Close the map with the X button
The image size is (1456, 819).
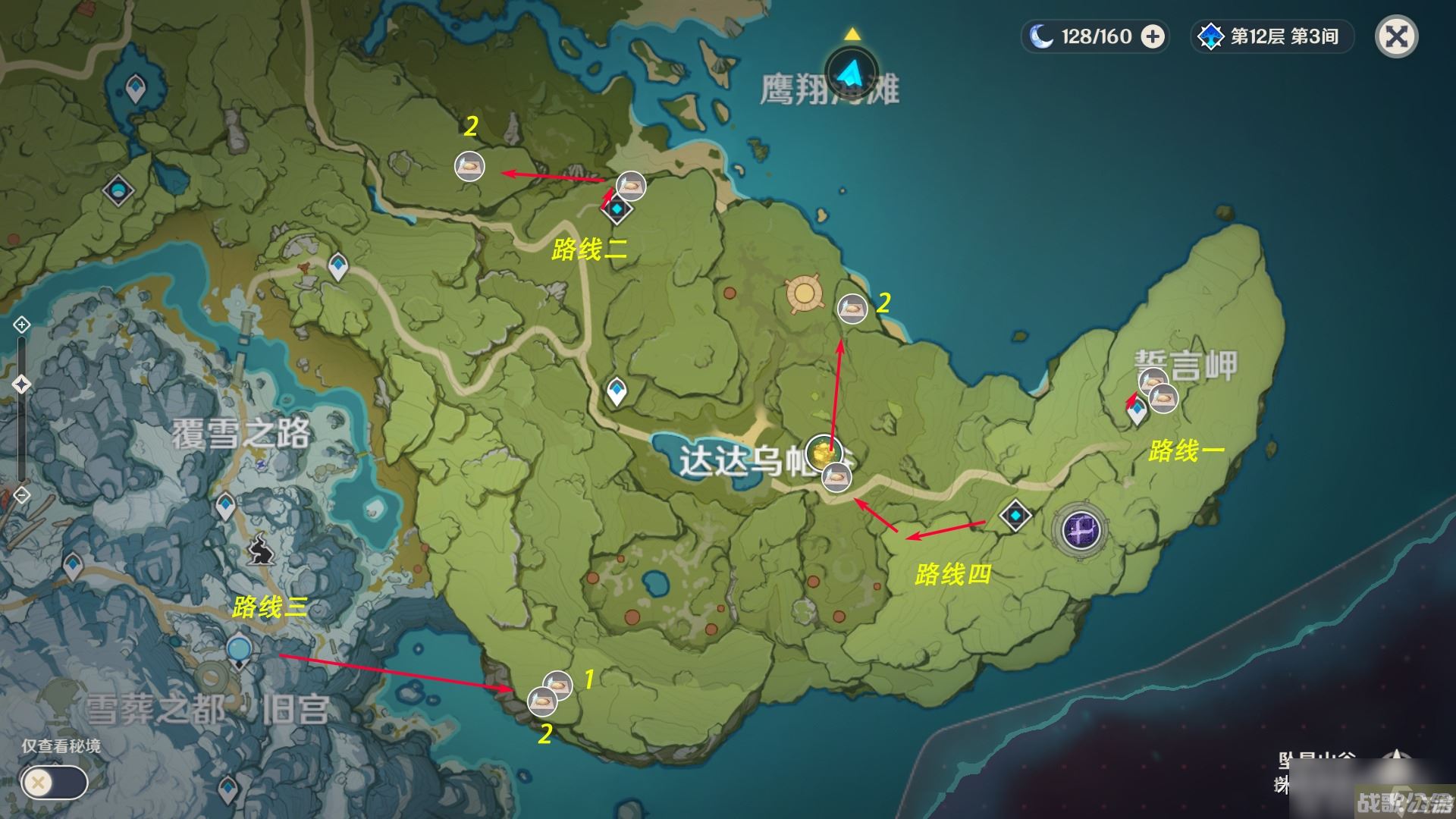[x=1396, y=37]
